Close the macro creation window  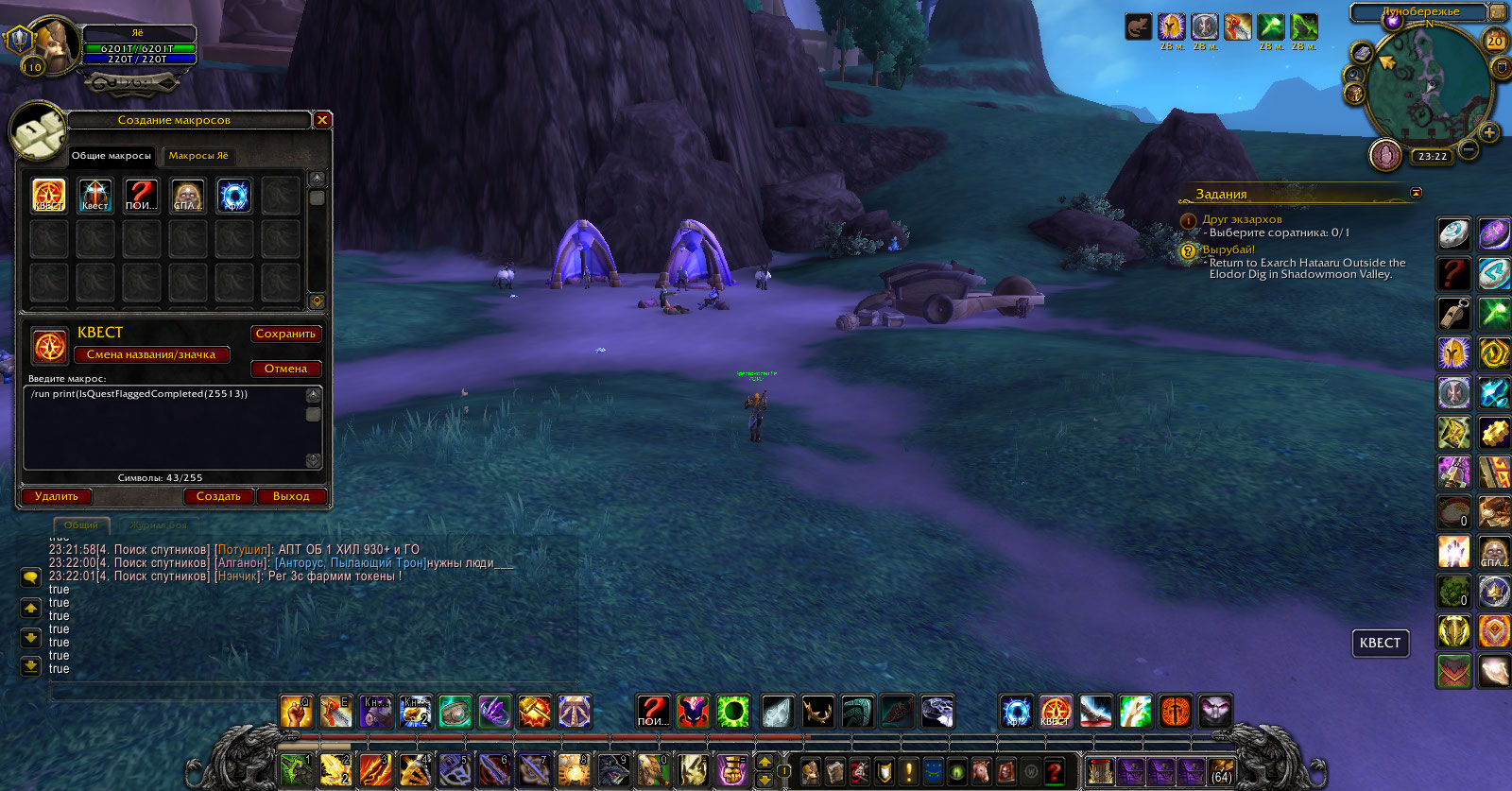(x=322, y=120)
